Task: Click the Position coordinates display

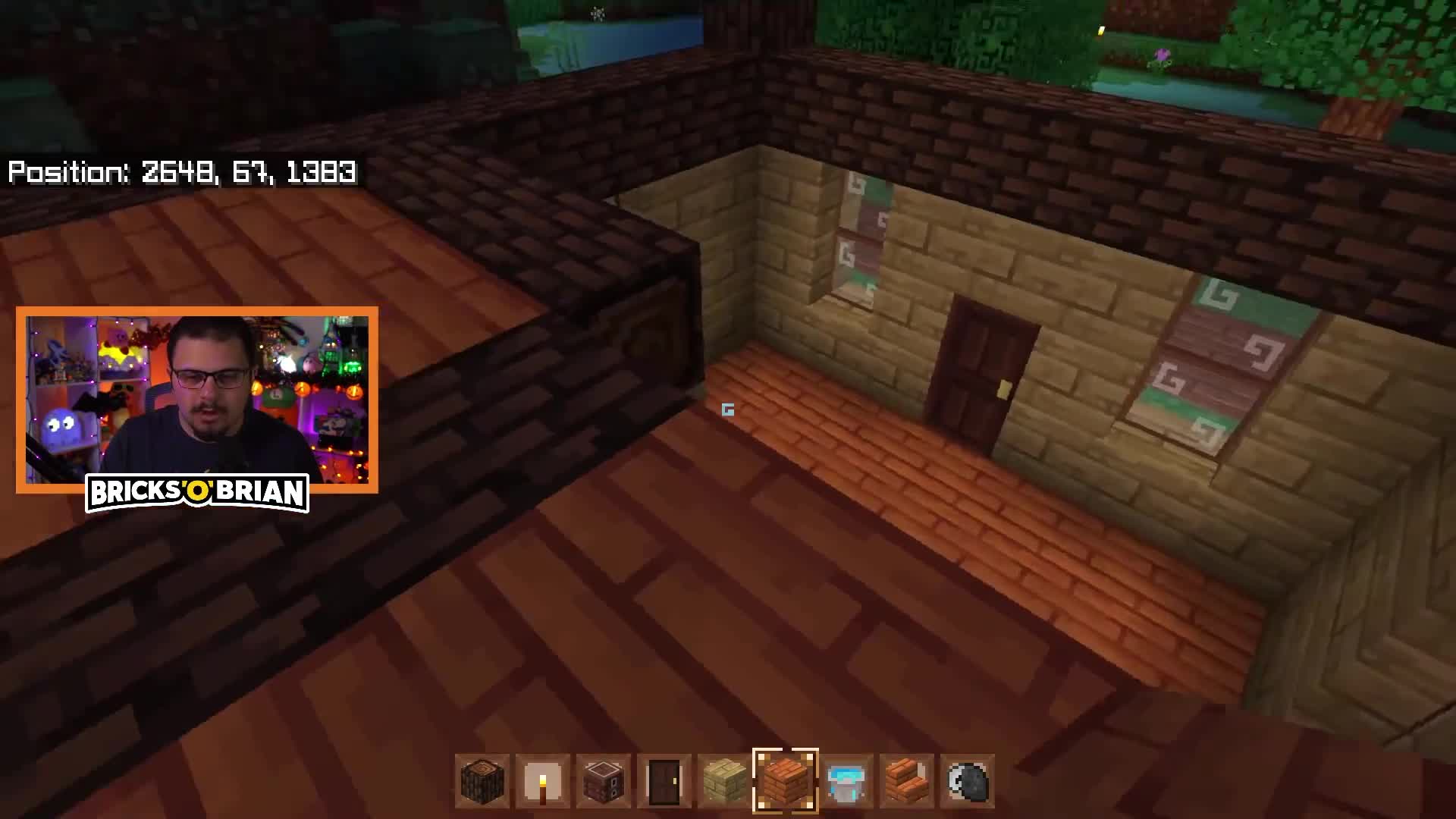Action: pyautogui.click(x=180, y=173)
